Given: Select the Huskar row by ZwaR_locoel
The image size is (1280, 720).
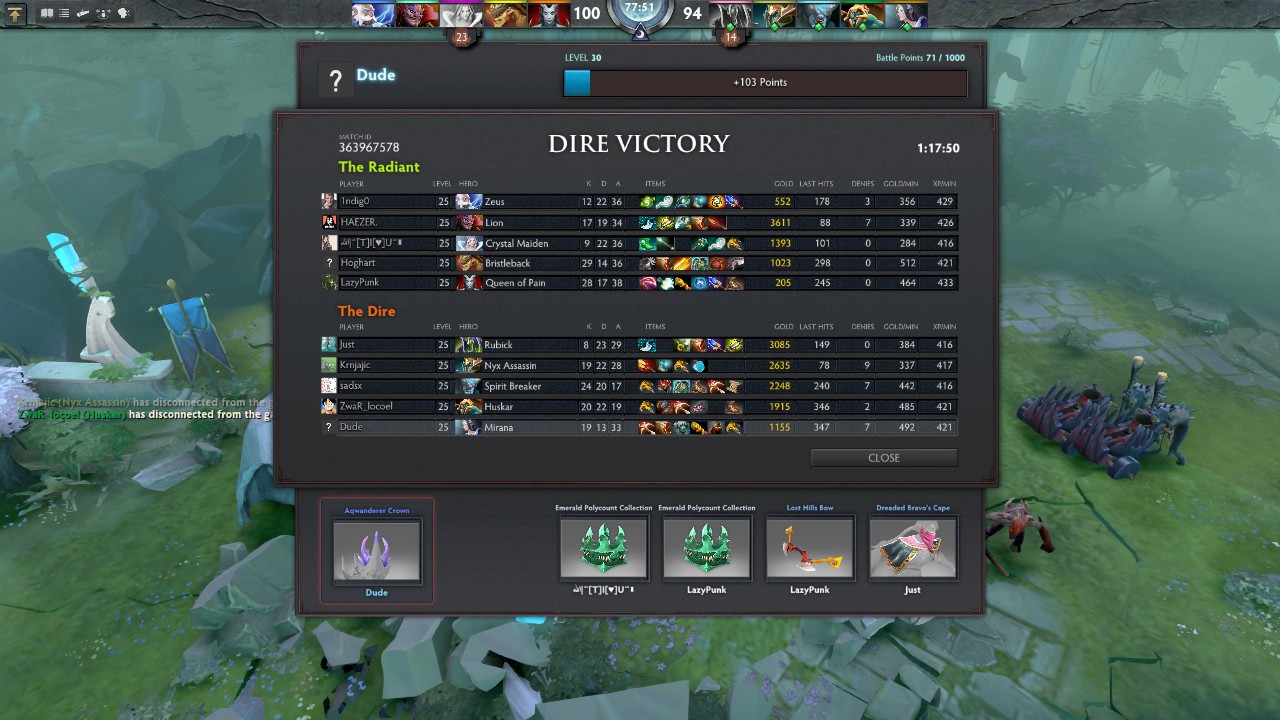Looking at the screenshot, I should pos(640,407).
